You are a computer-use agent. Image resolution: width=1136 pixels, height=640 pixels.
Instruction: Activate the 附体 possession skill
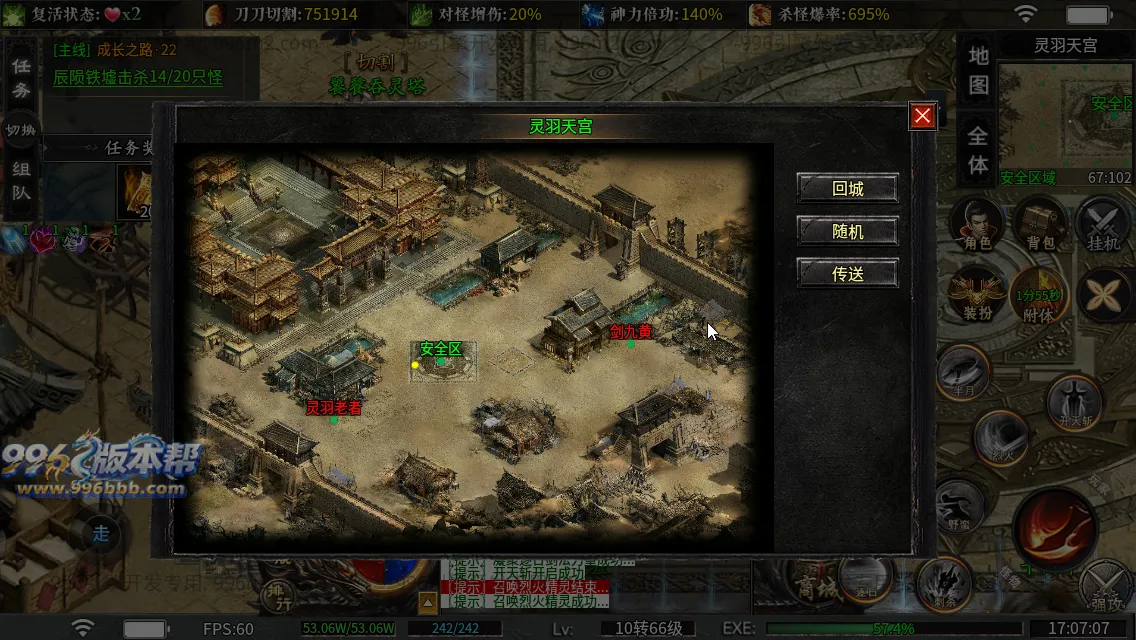1040,296
